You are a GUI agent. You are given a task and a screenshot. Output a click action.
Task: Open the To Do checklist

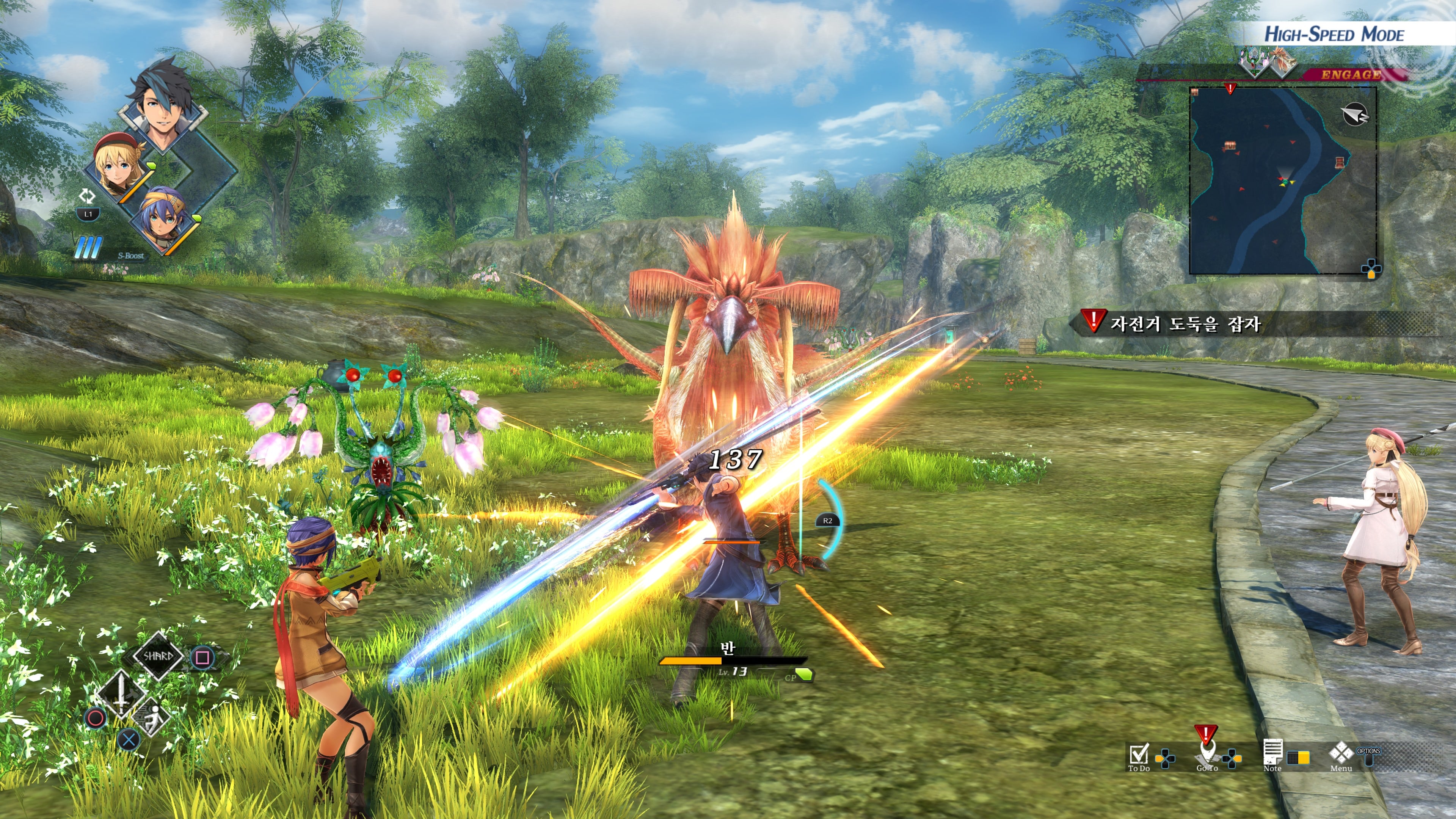click(1138, 755)
